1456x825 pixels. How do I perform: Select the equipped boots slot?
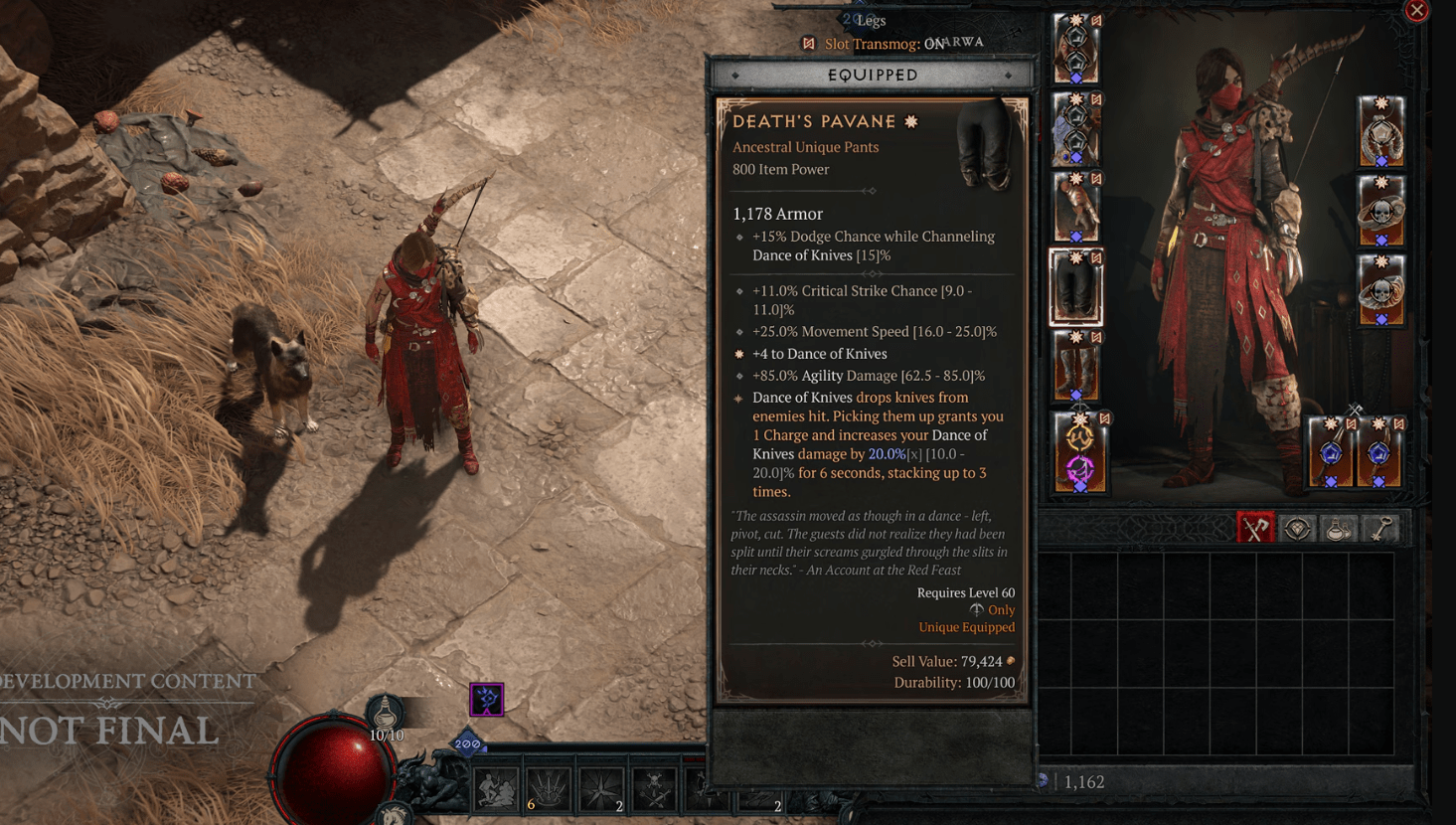click(1075, 366)
